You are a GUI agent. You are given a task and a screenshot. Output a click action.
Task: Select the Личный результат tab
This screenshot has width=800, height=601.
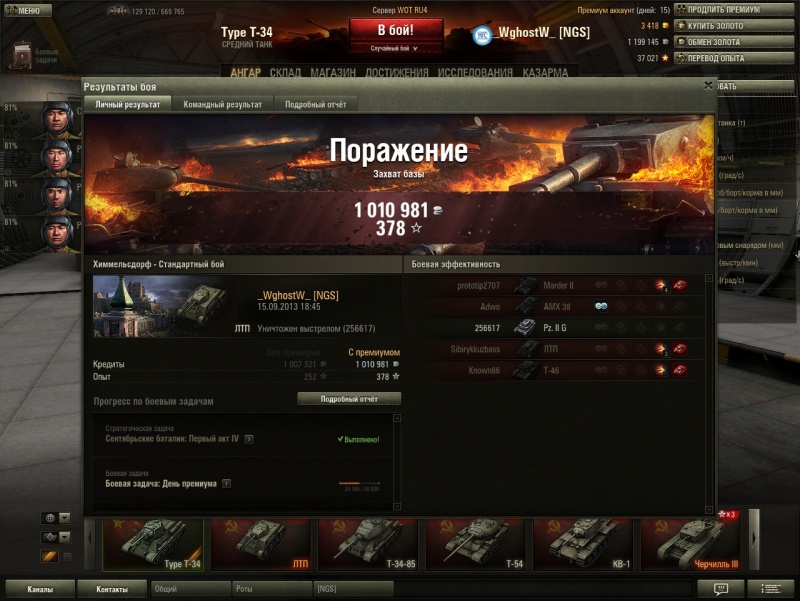tap(128, 104)
